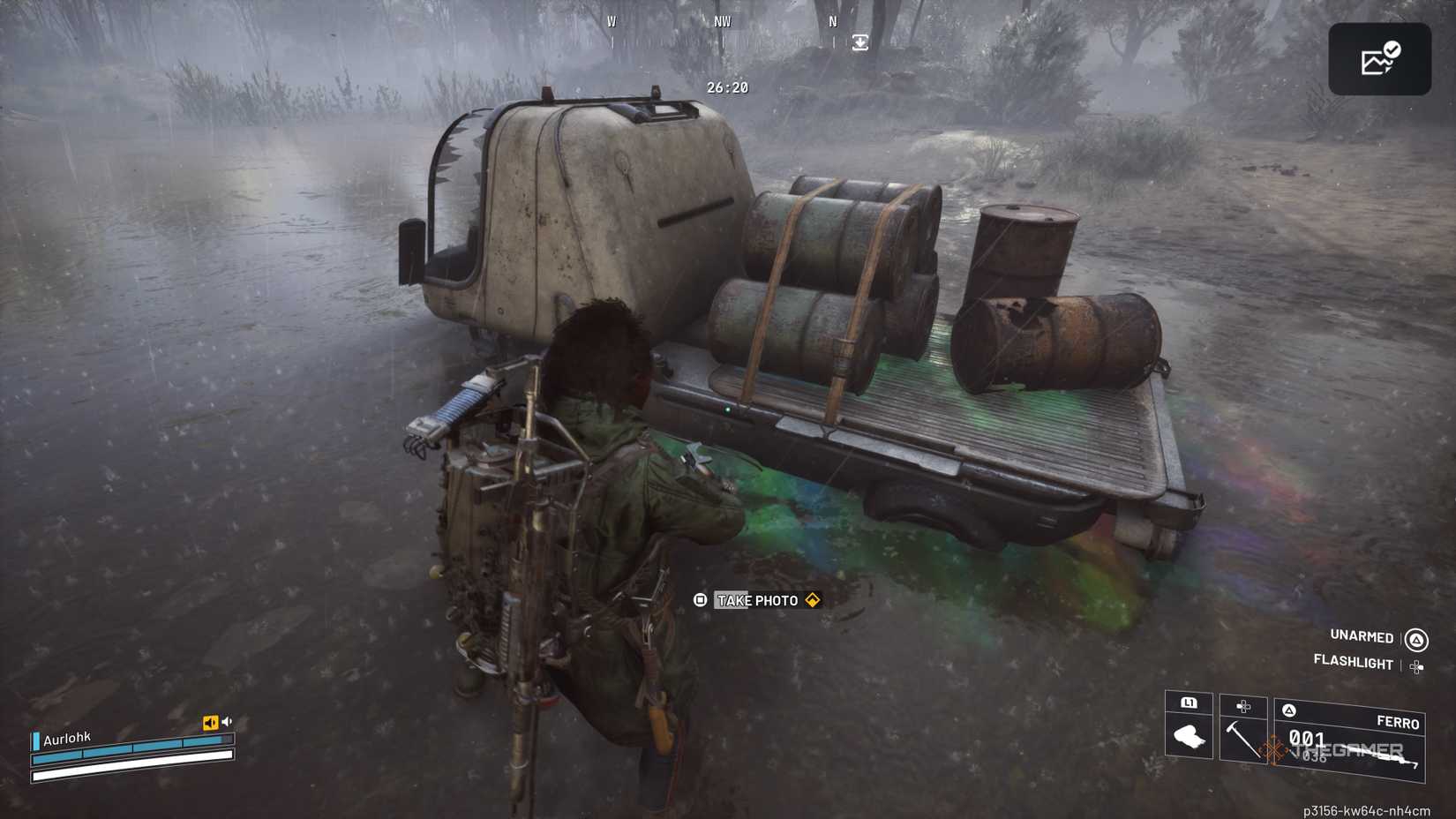
Task: Toggle the flashlight via its HUD label
Action: click(x=1354, y=664)
